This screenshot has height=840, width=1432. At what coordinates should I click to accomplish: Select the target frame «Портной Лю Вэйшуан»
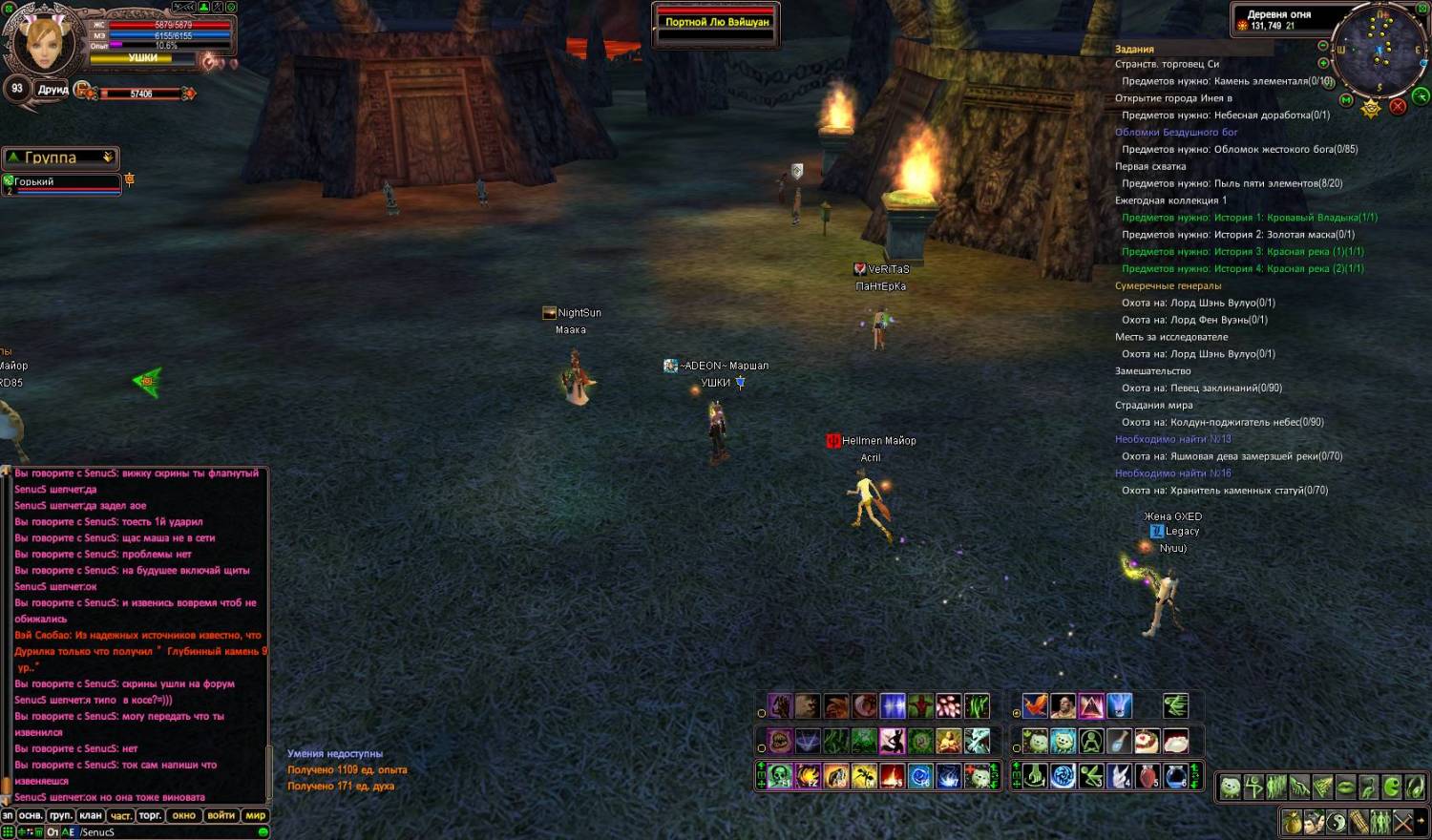(x=716, y=23)
